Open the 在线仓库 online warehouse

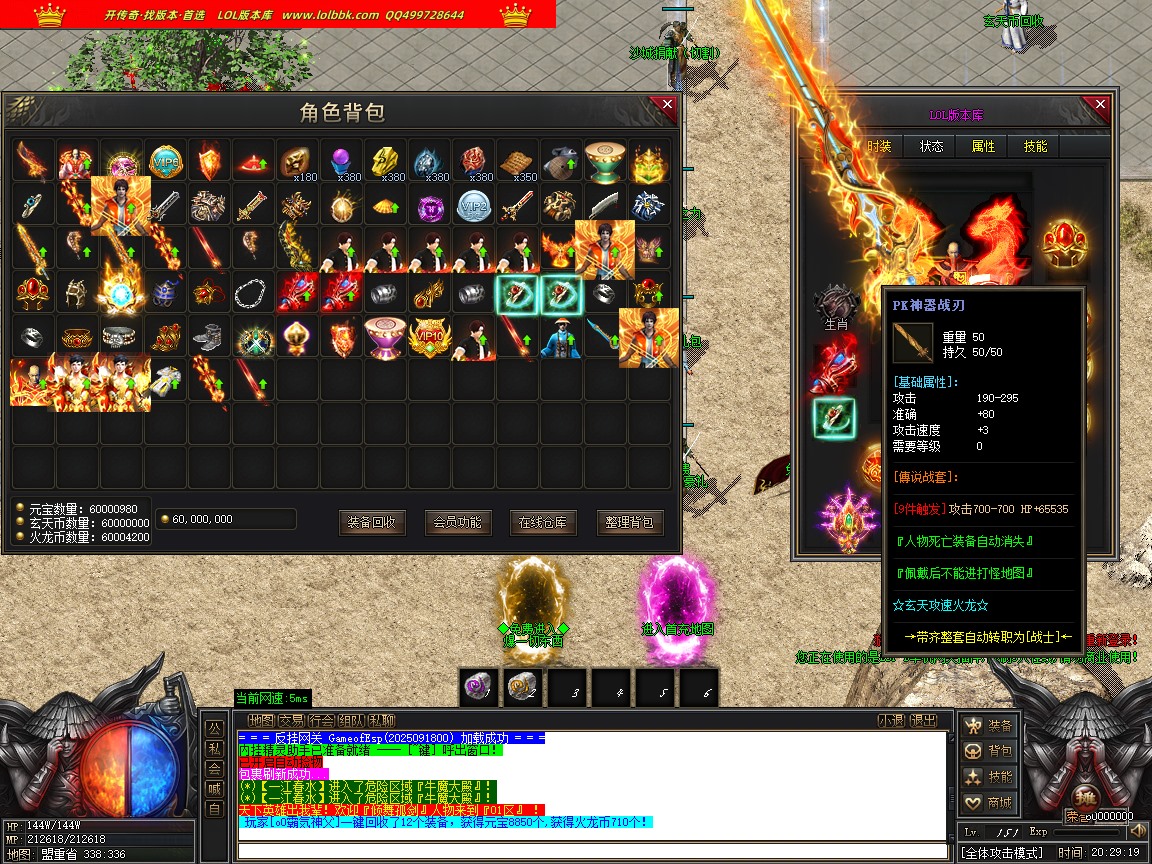click(543, 522)
